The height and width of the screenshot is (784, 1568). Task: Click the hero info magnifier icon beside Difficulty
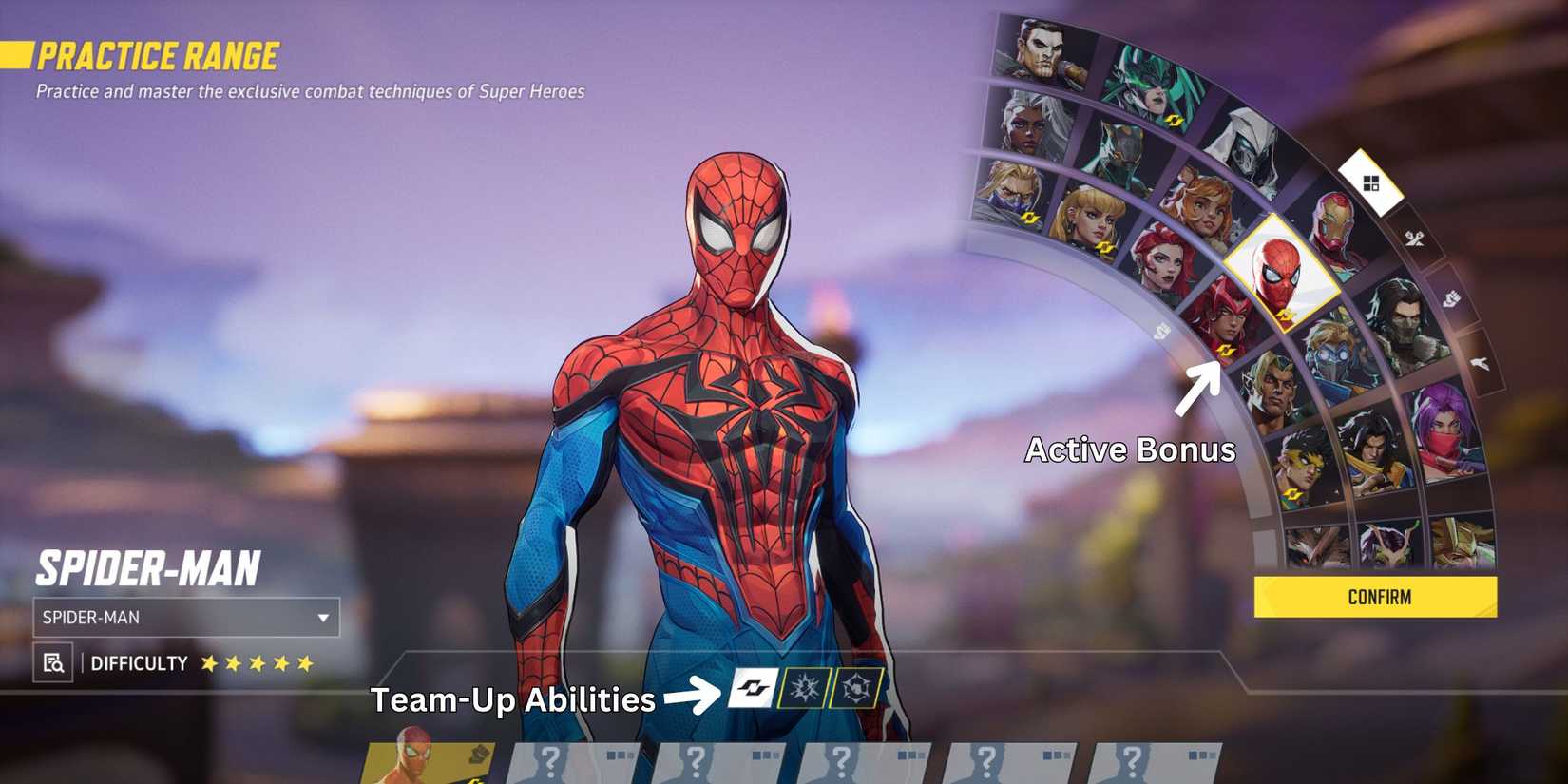point(55,663)
